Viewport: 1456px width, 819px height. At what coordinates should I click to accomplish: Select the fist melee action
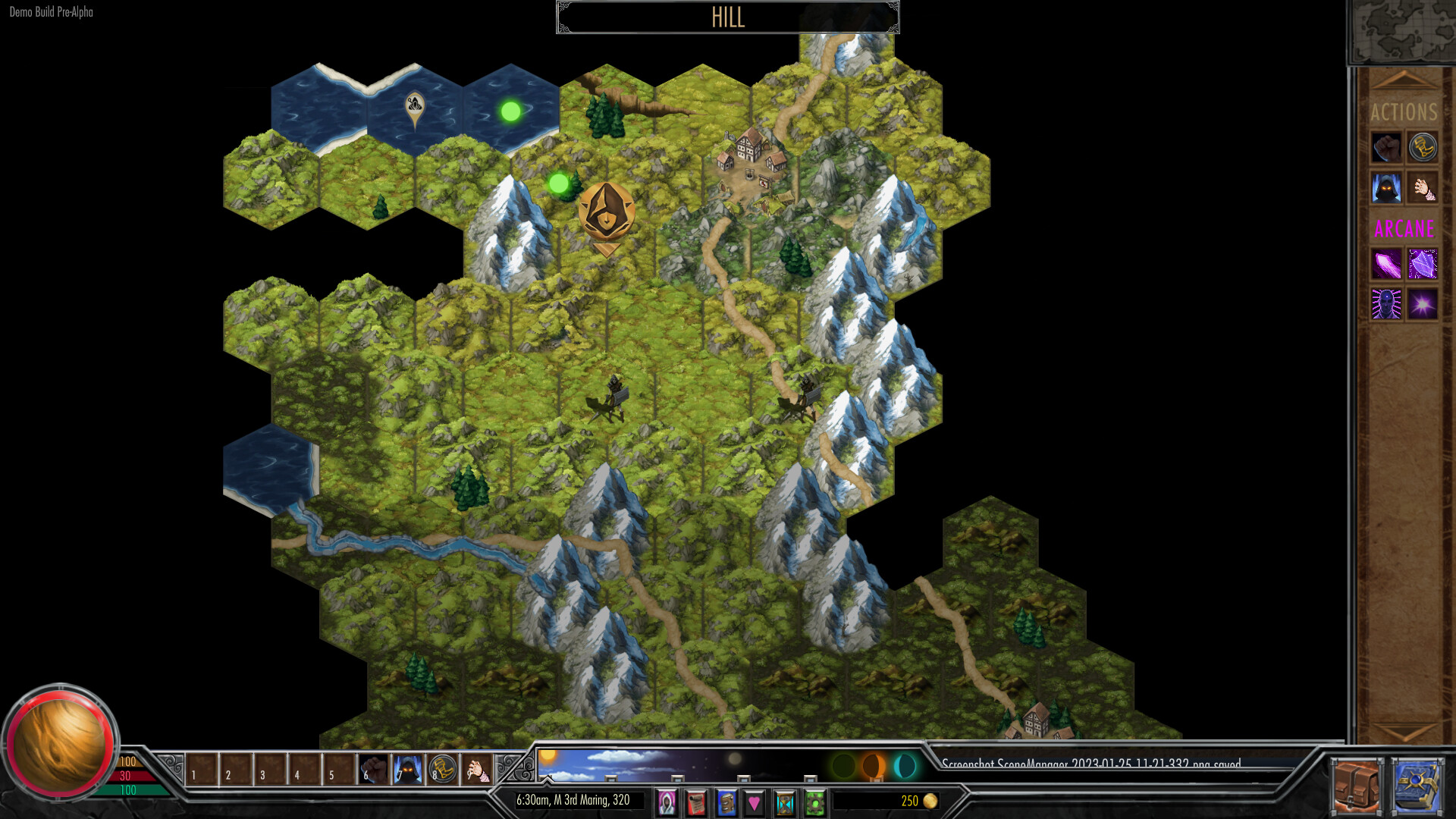click(x=1386, y=146)
